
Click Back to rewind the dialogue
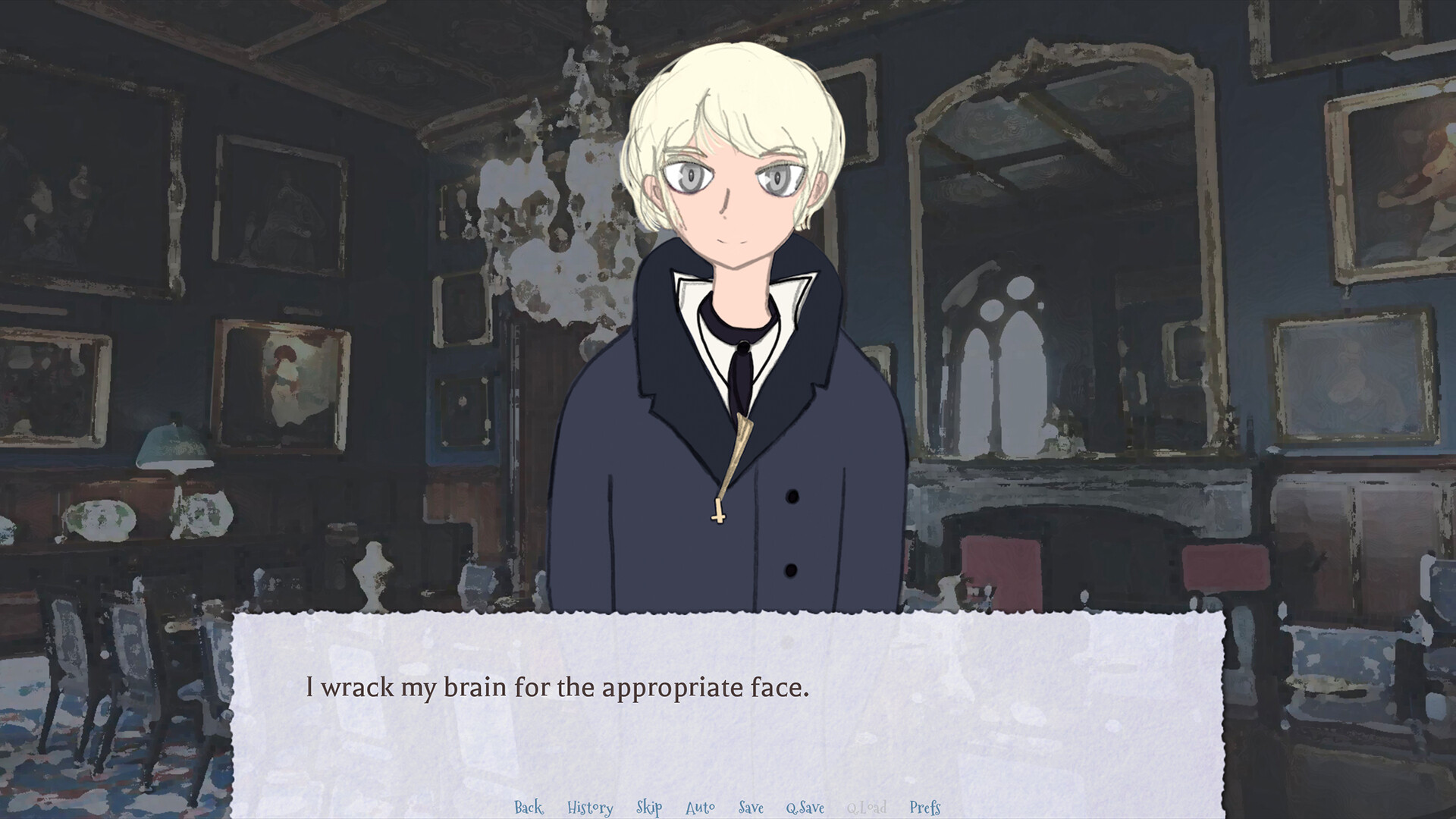tap(529, 808)
